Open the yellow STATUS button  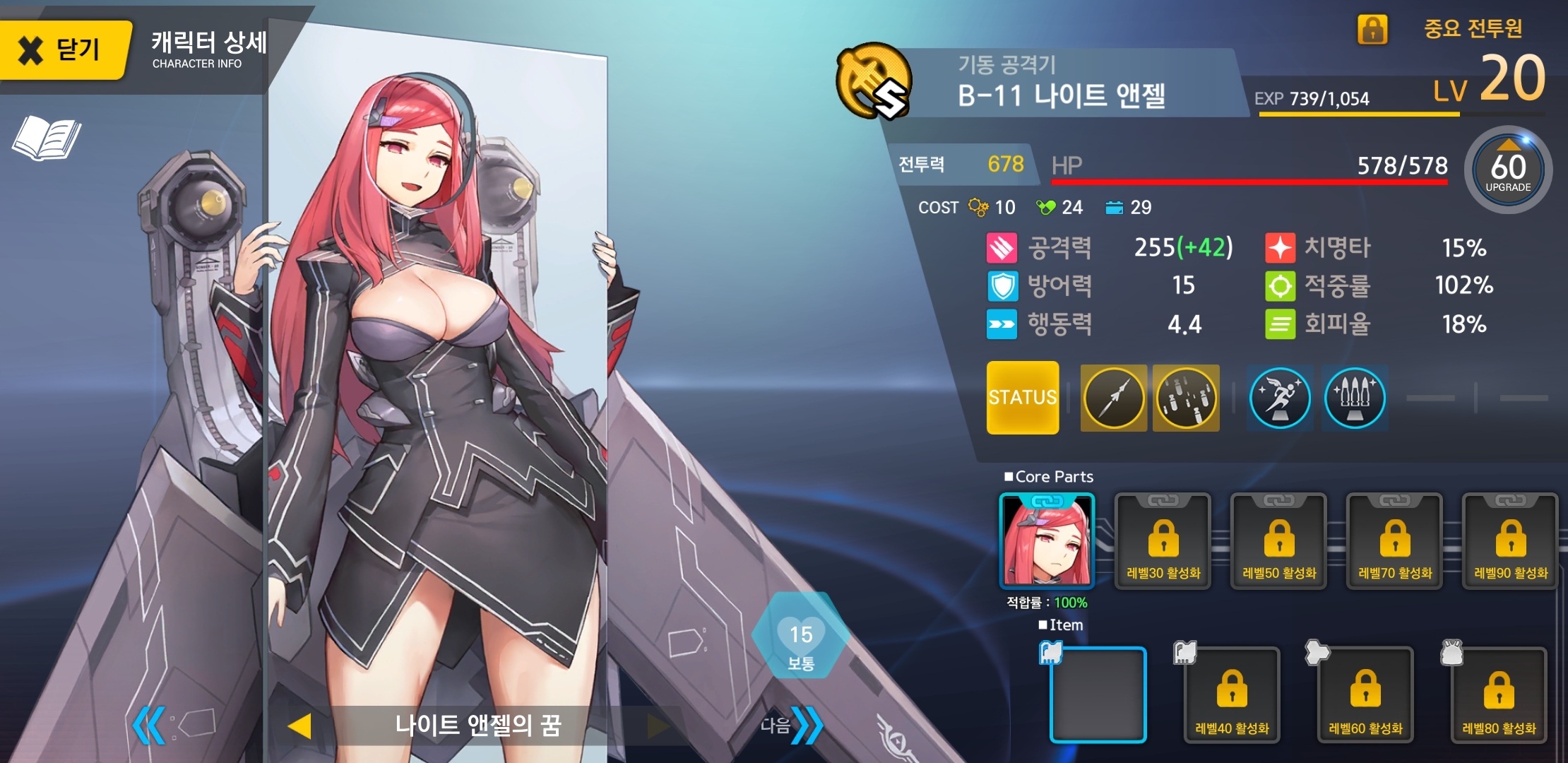[1022, 398]
